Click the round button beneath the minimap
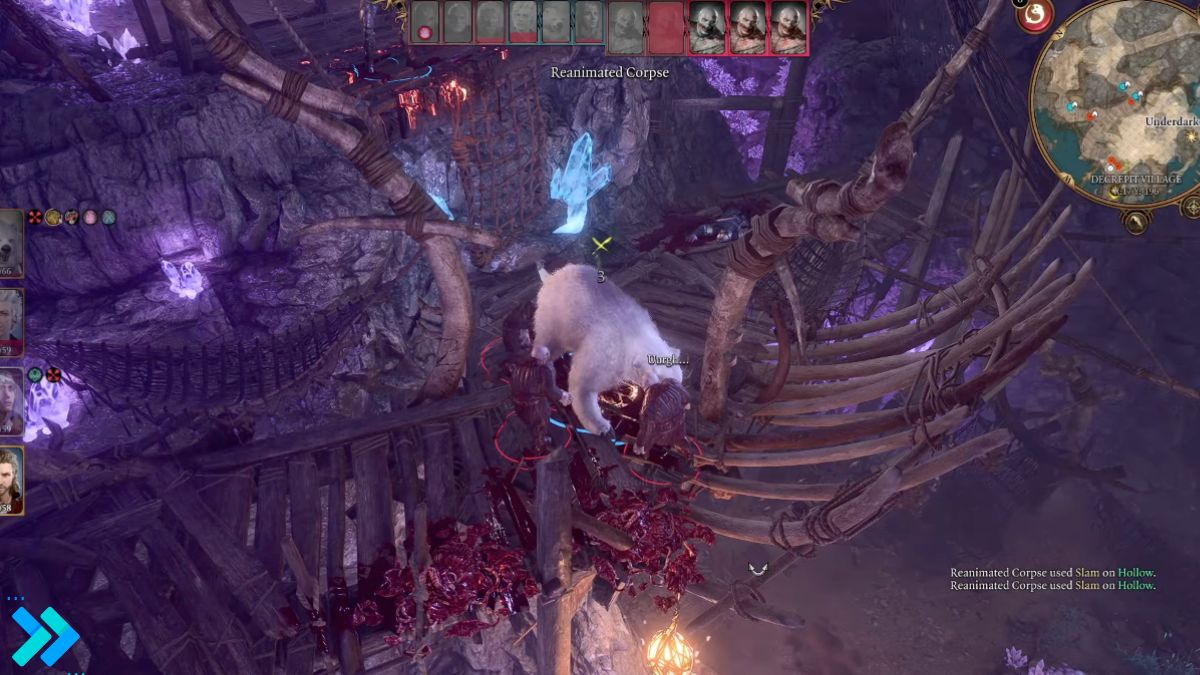The image size is (1200, 675). [1133, 220]
